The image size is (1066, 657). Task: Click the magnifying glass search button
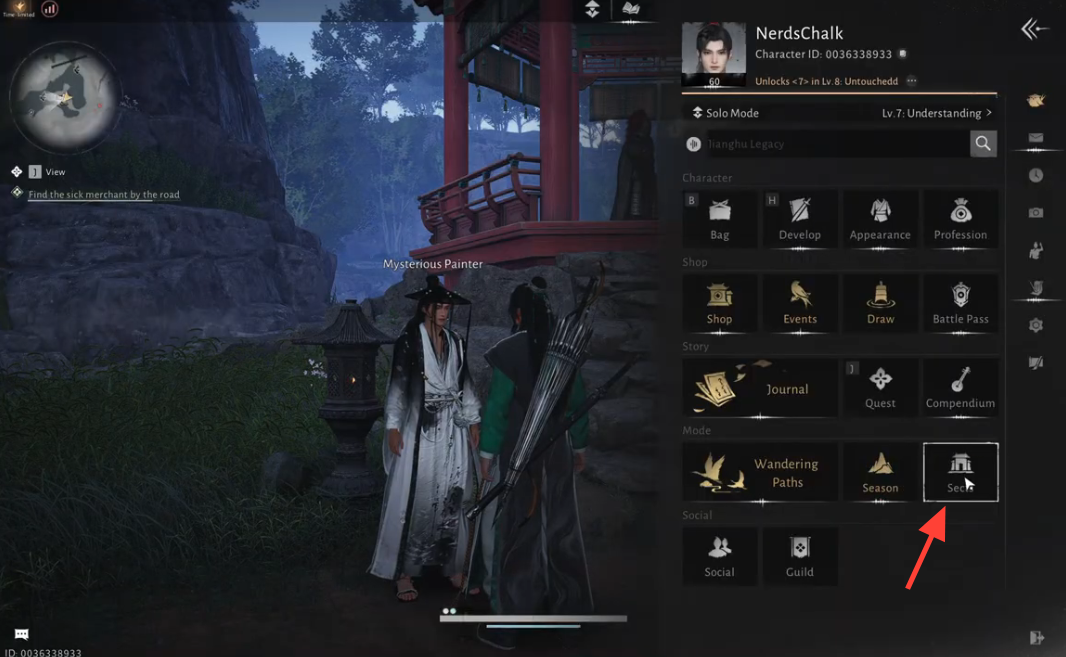click(983, 144)
